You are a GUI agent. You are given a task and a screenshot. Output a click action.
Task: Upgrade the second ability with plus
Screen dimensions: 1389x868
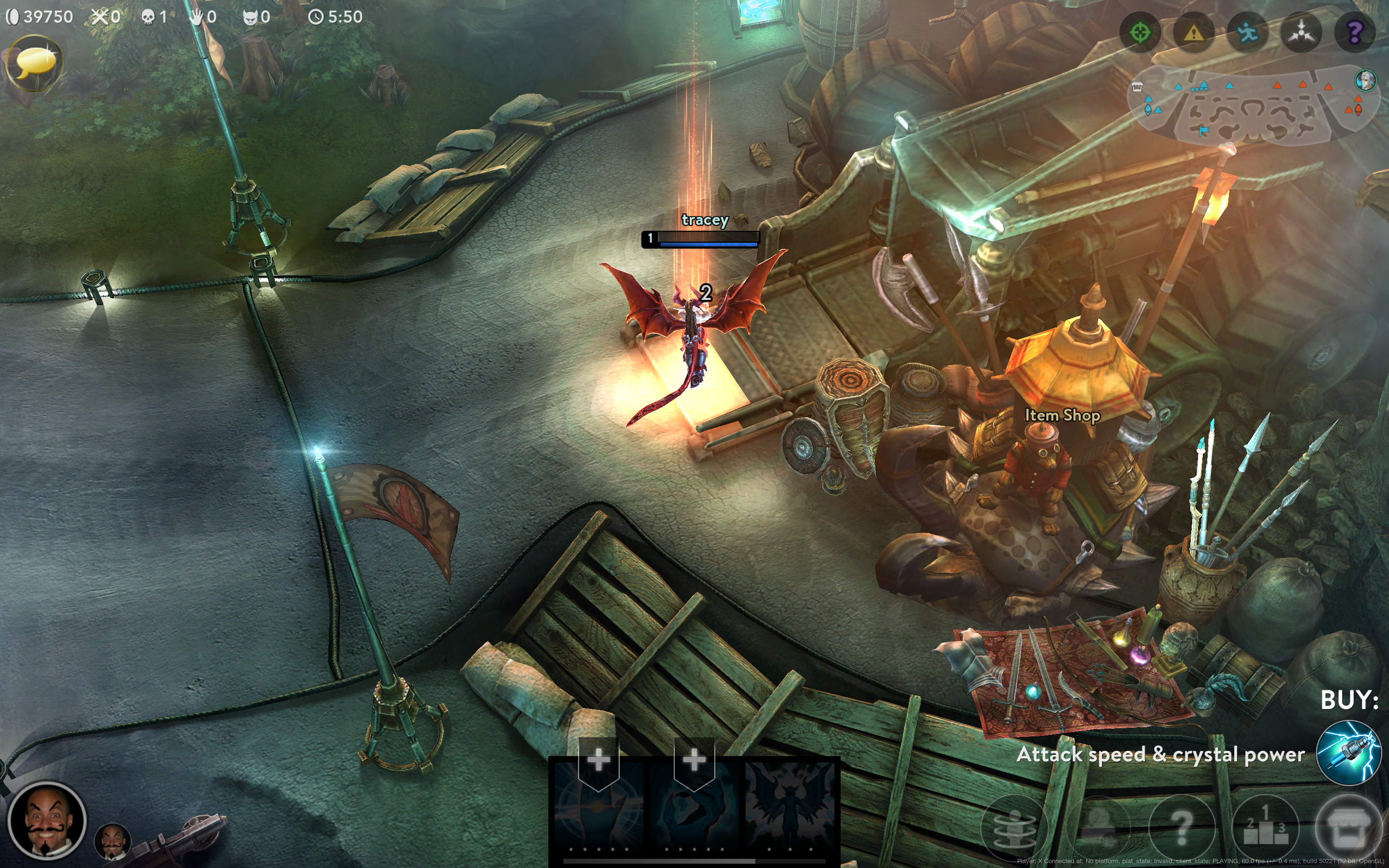pos(694,760)
